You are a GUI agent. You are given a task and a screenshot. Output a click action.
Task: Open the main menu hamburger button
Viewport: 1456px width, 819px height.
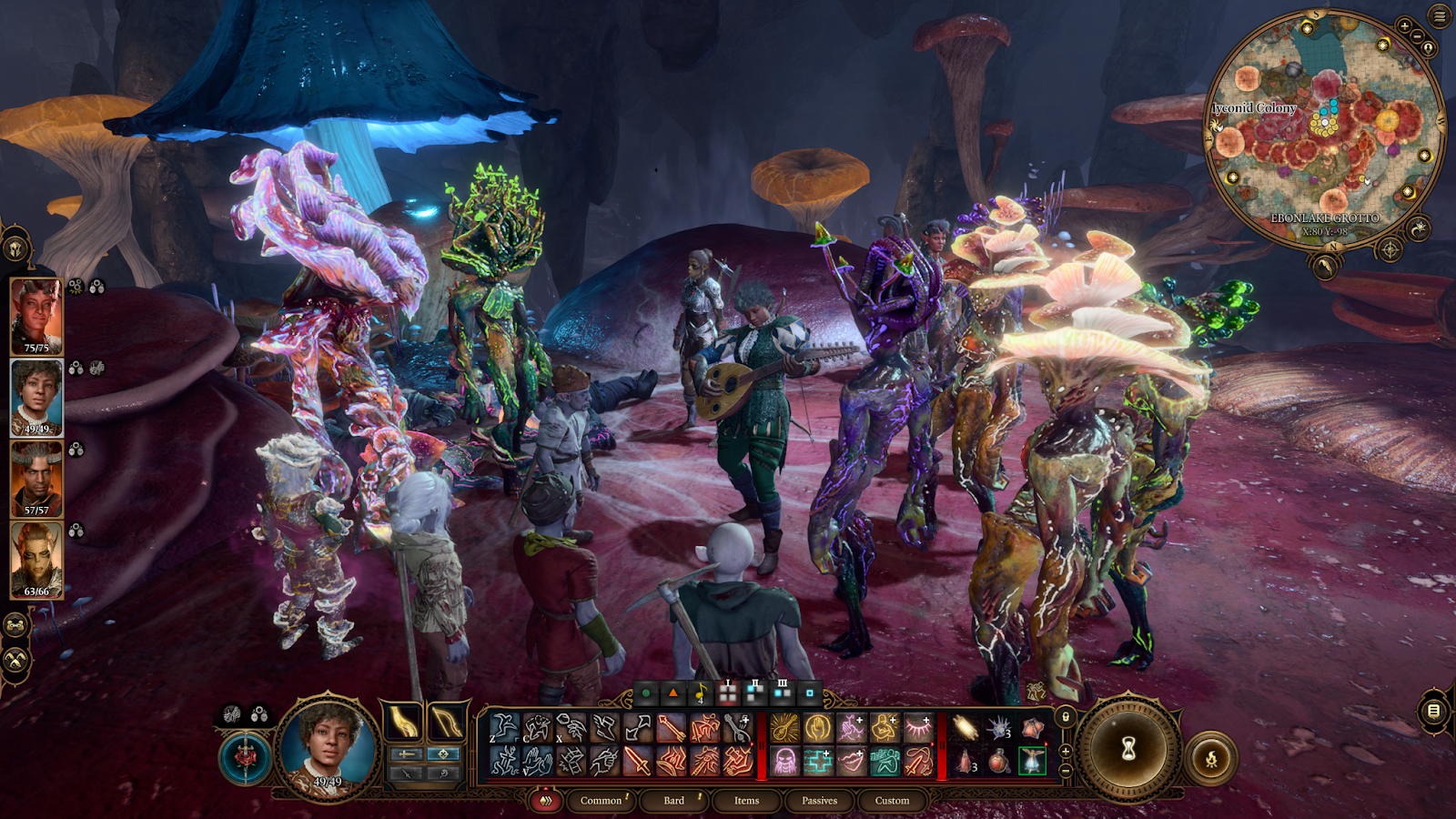1440,16
